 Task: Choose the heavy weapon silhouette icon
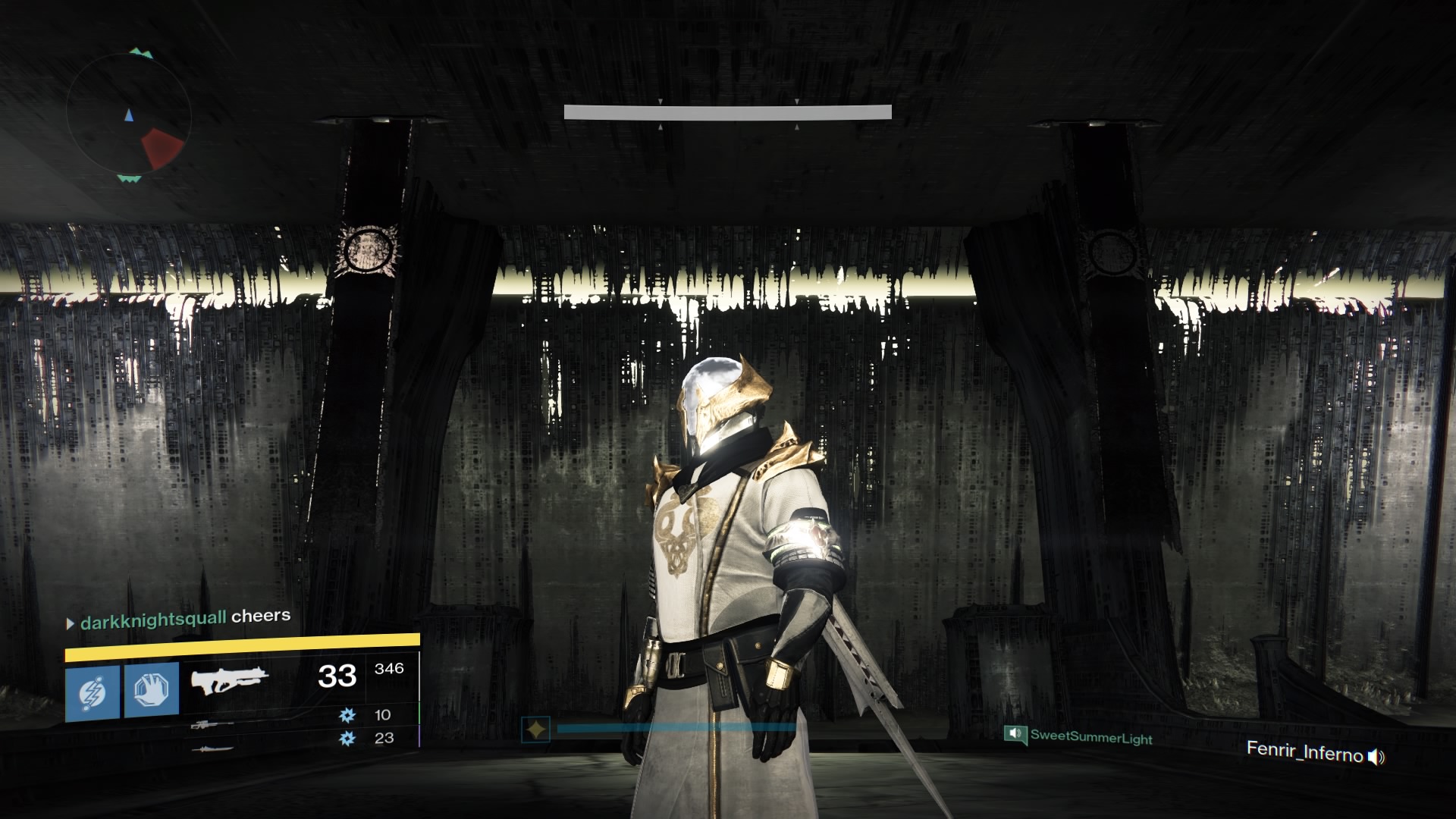(x=212, y=750)
